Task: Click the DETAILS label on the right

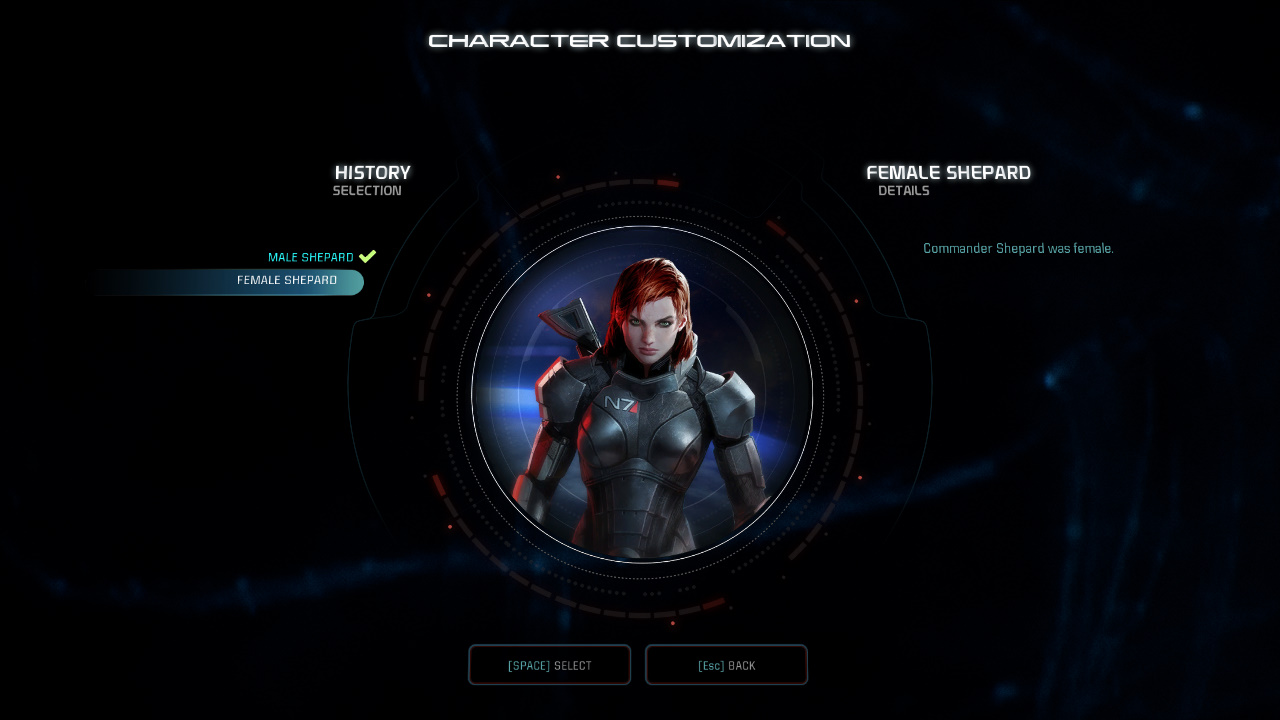Action: click(903, 190)
